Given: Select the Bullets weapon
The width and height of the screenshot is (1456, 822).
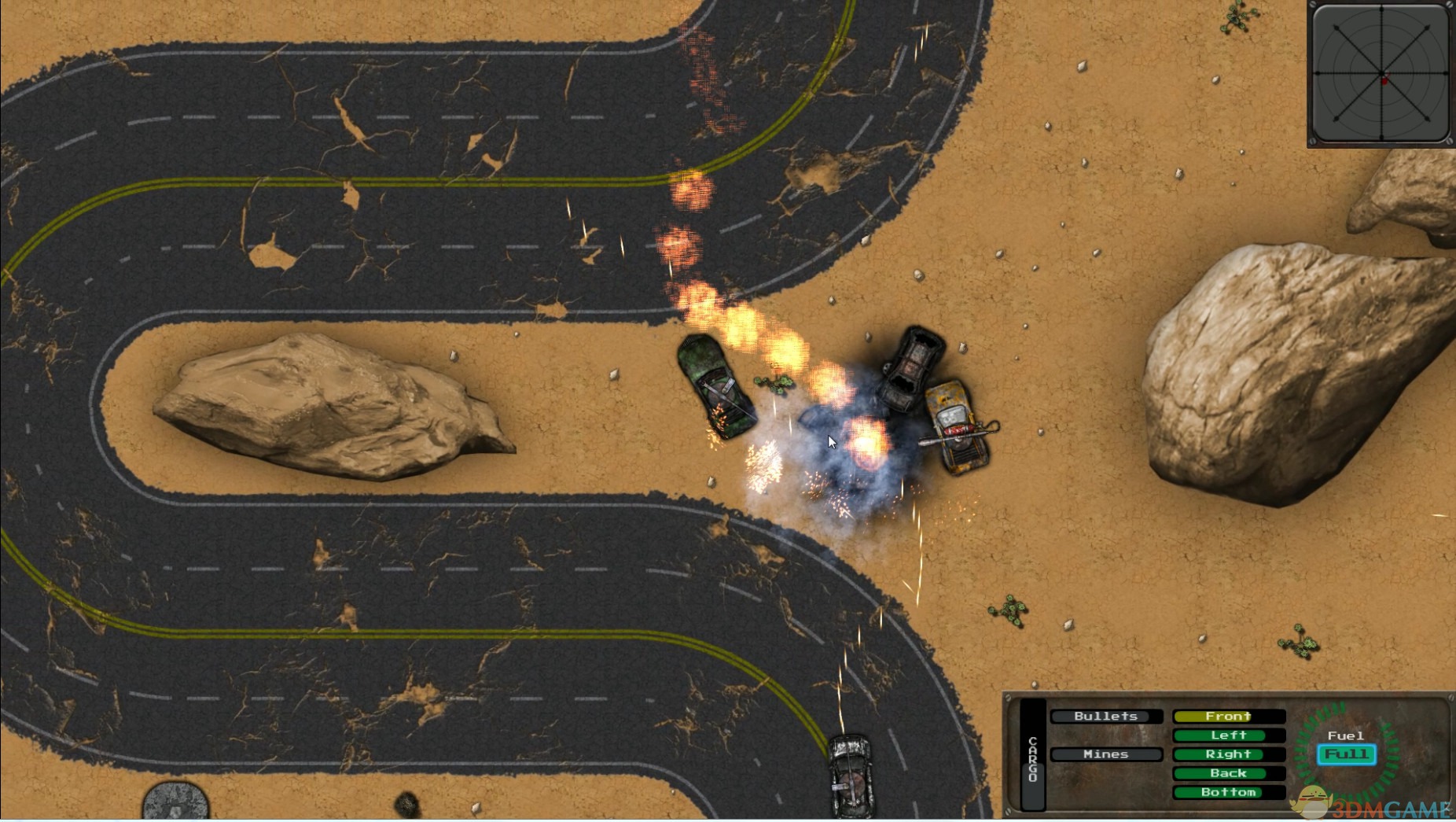Looking at the screenshot, I should (x=1105, y=716).
